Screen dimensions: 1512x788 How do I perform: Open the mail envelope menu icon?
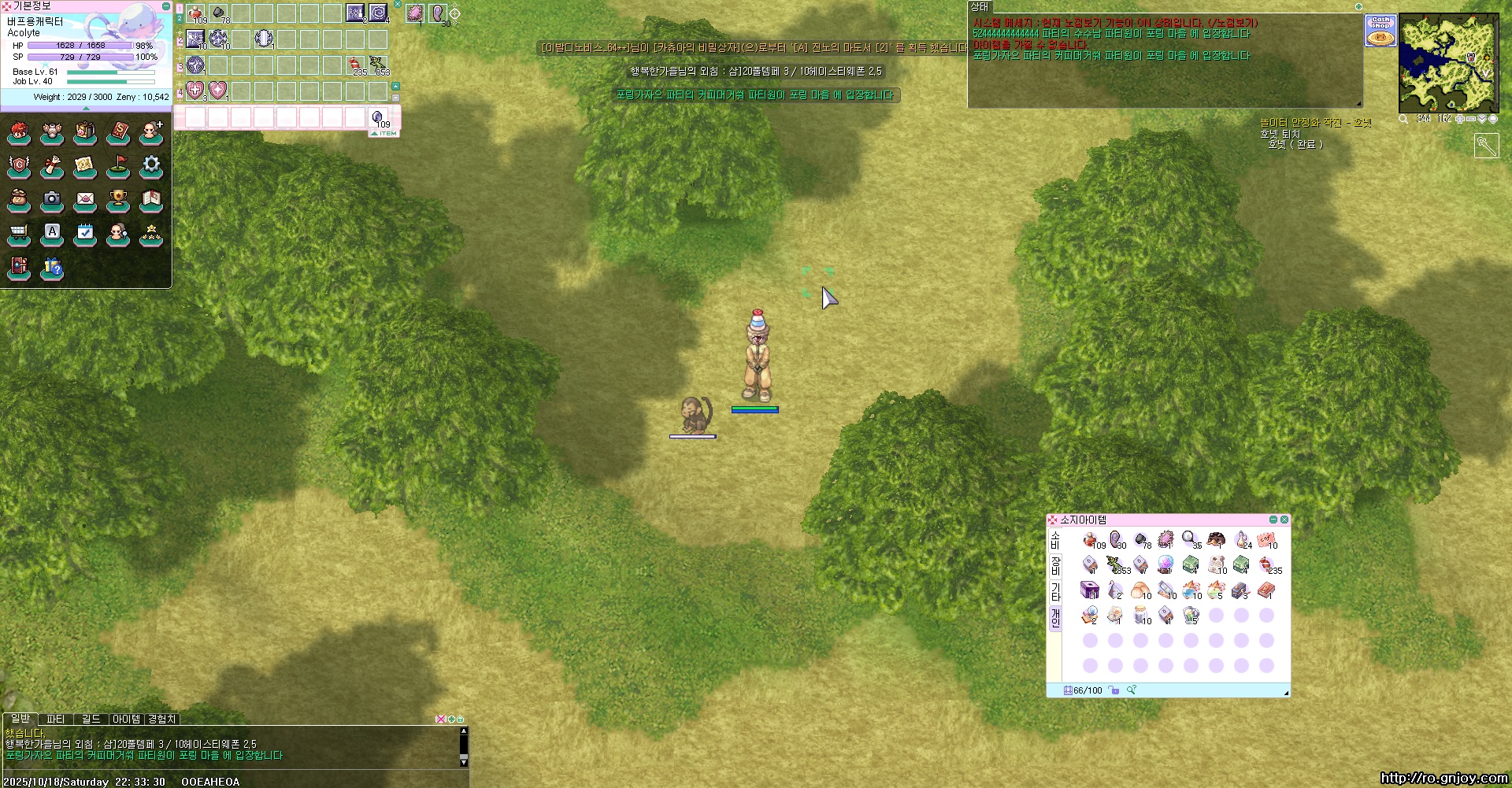coord(85,200)
